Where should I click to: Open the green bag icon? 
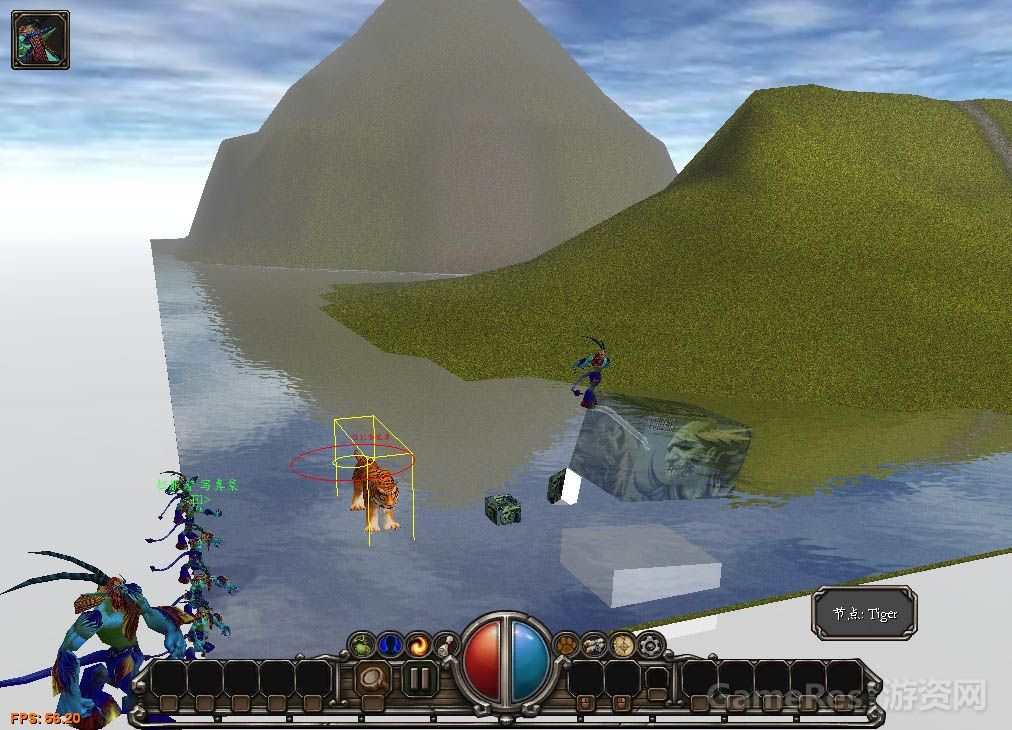pyautogui.click(x=362, y=645)
